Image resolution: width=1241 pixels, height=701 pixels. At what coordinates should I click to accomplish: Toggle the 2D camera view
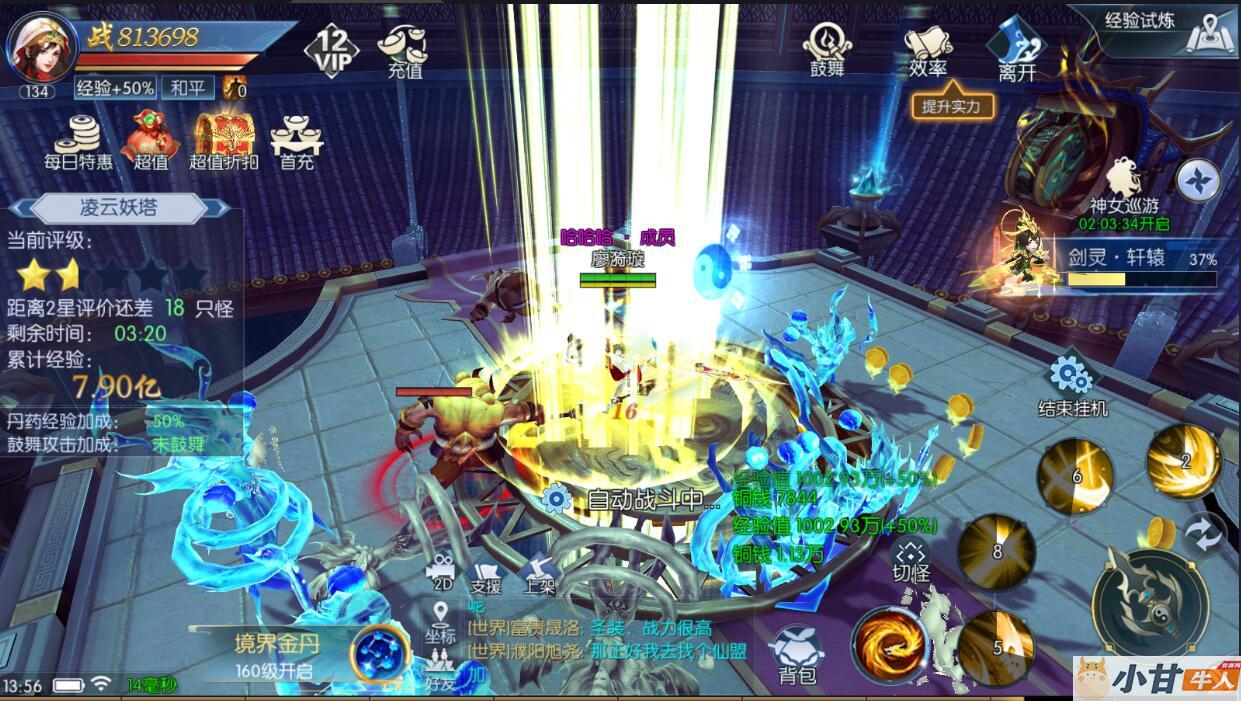coord(440,573)
